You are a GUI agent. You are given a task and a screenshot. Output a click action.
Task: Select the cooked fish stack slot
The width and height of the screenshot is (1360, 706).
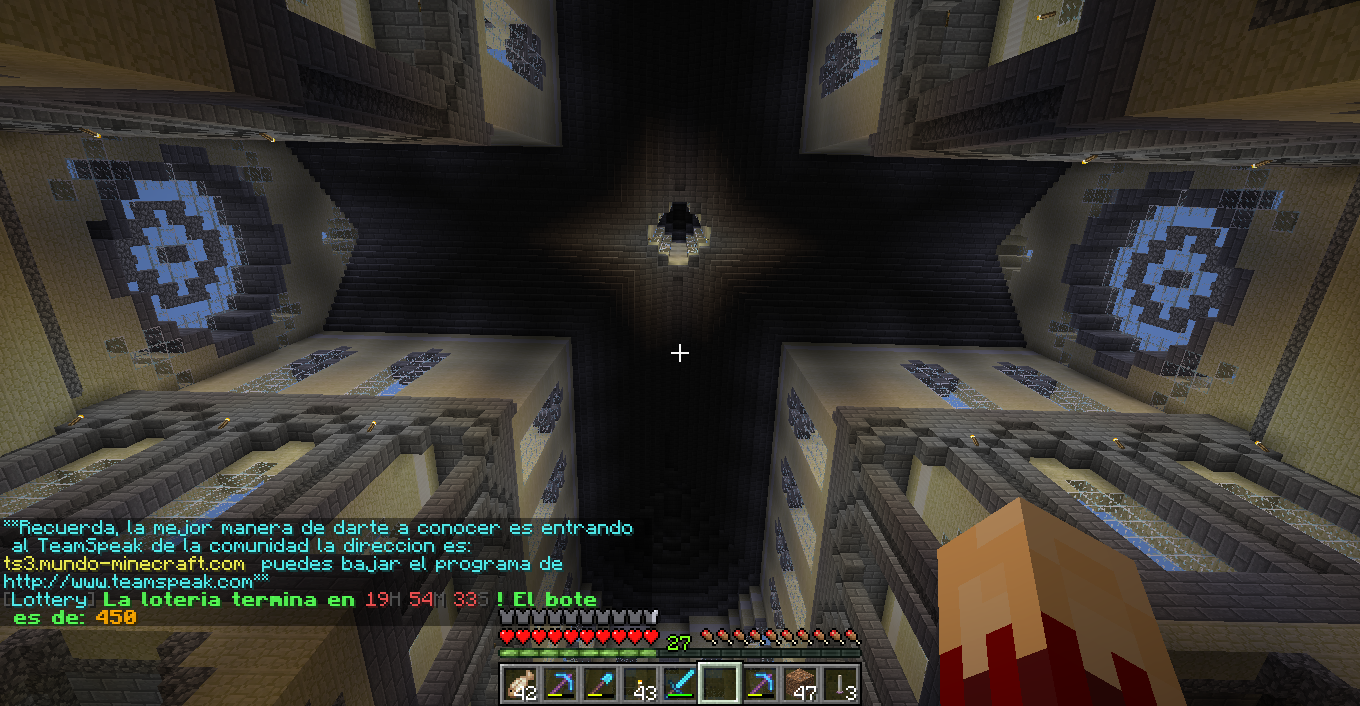(x=520, y=683)
